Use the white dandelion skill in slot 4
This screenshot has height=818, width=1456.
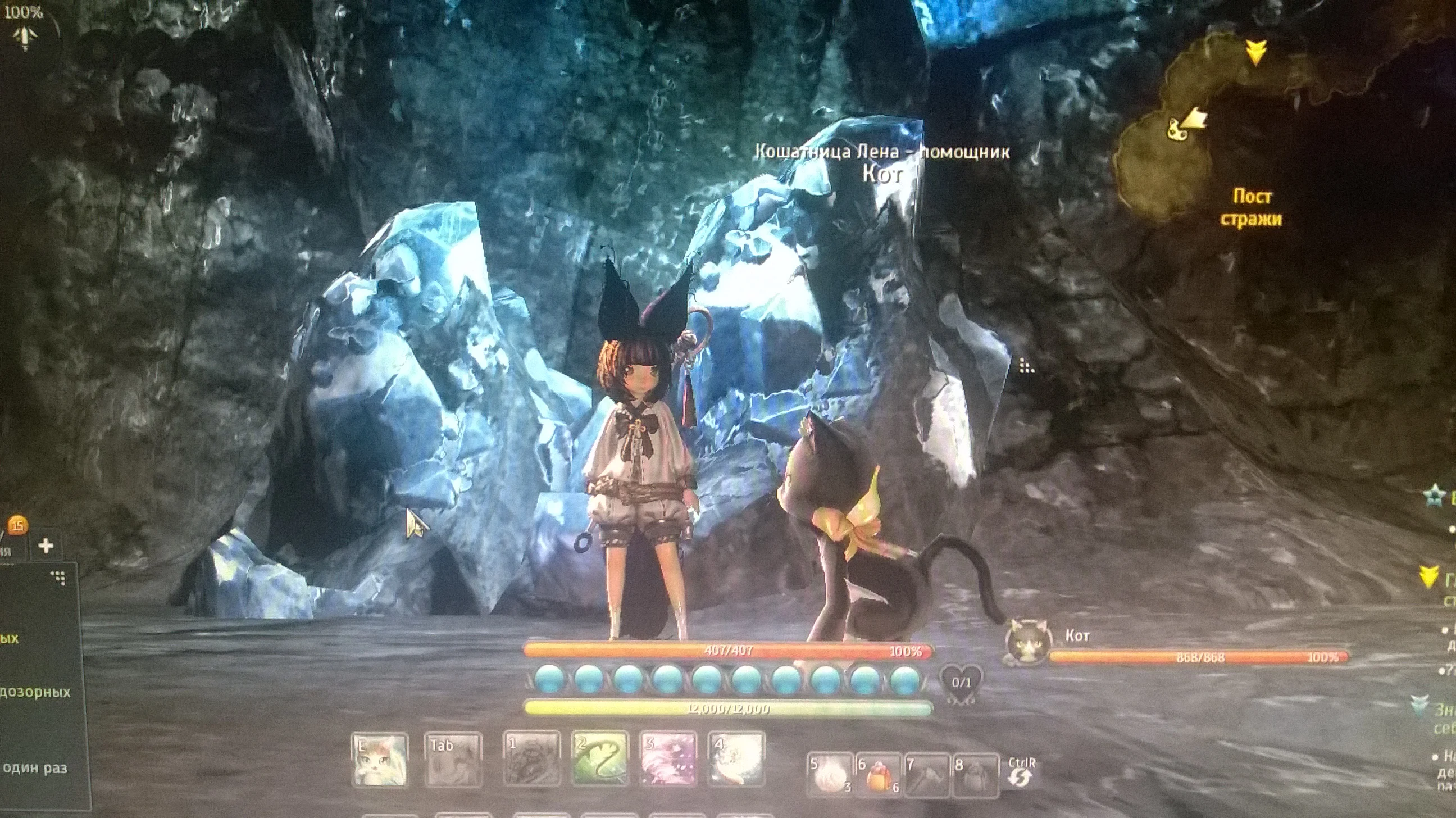click(x=736, y=758)
